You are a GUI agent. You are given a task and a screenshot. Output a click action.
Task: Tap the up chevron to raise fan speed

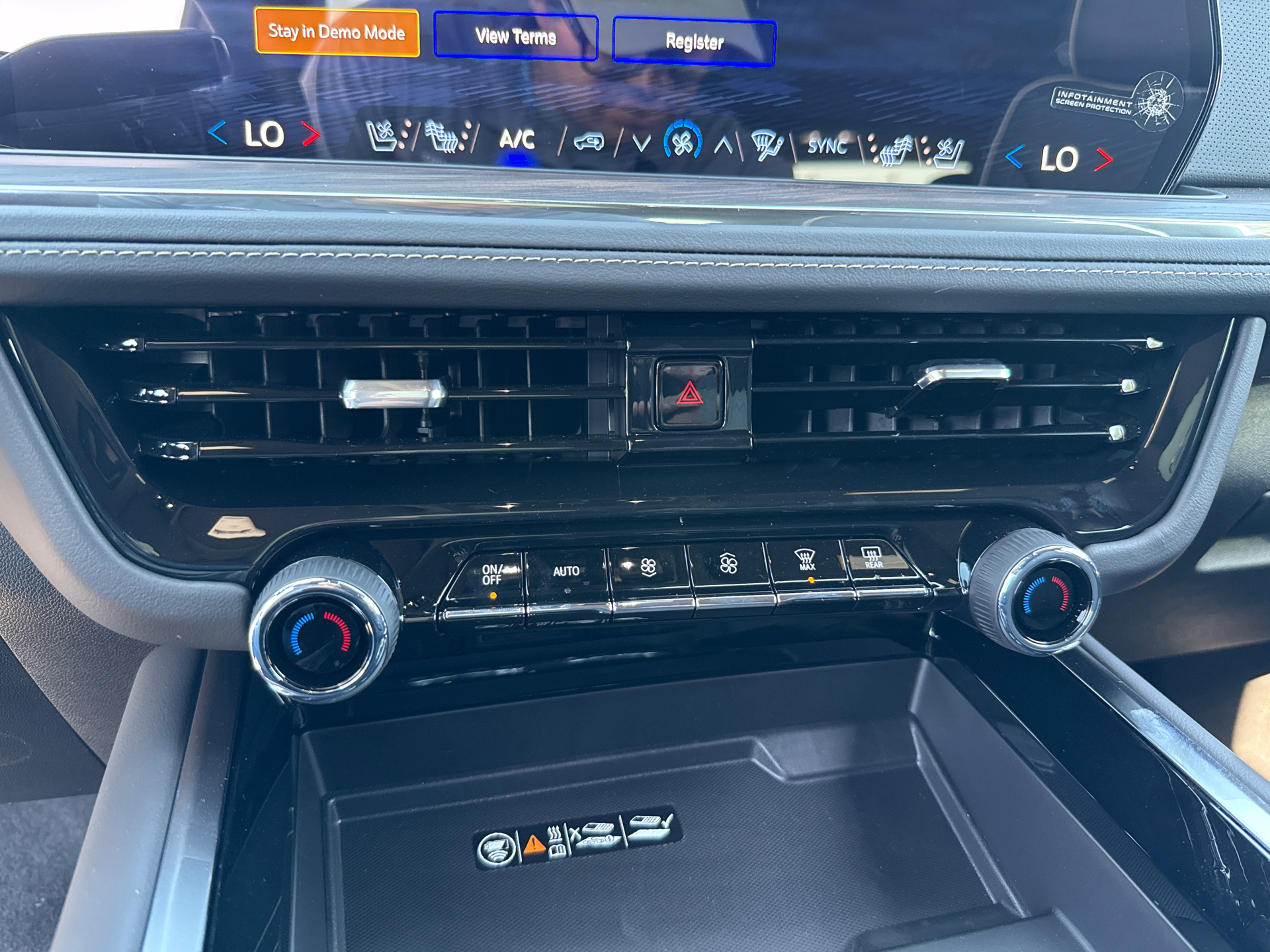point(725,143)
